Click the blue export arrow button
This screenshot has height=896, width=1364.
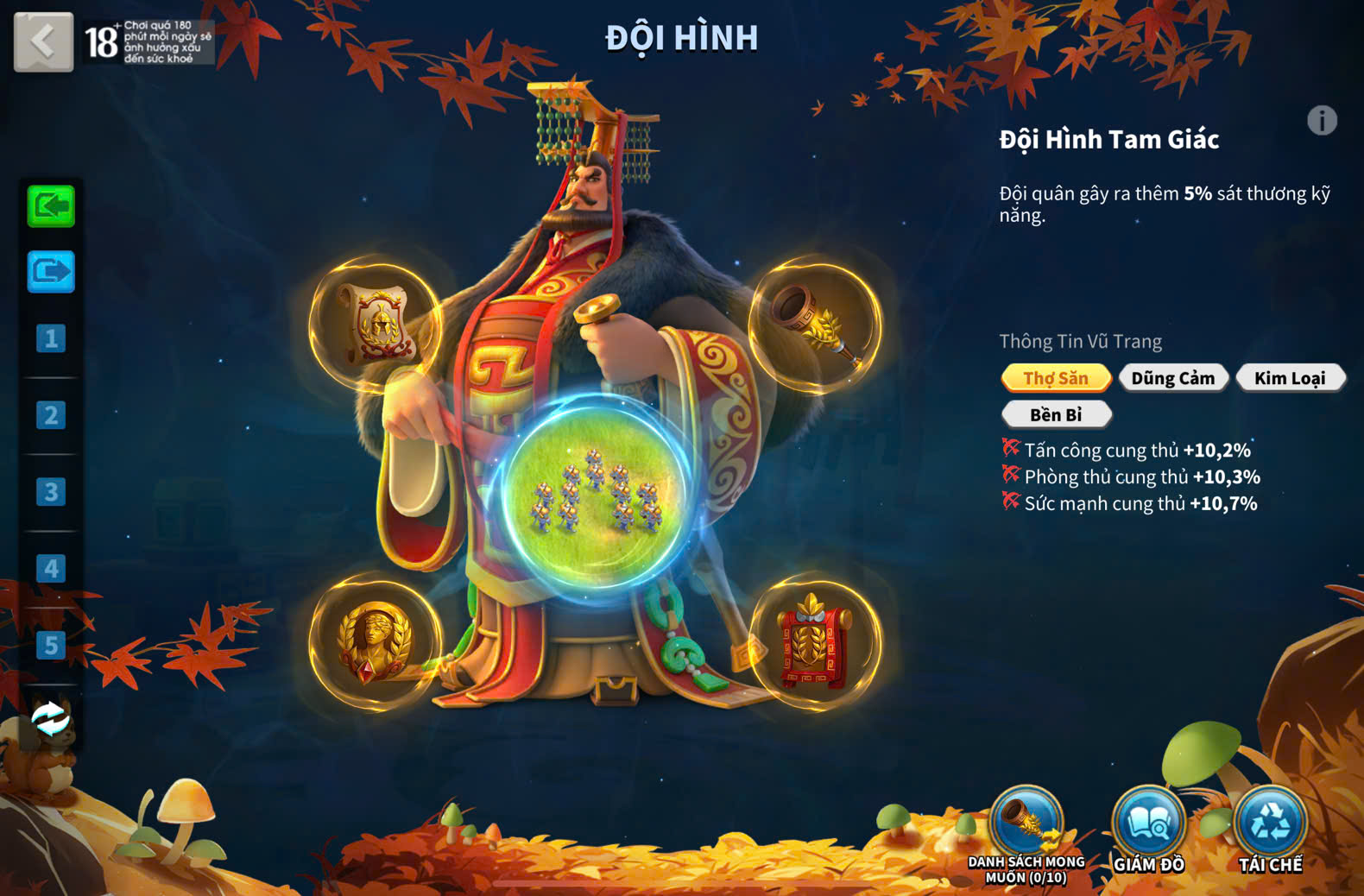point(51,272)
